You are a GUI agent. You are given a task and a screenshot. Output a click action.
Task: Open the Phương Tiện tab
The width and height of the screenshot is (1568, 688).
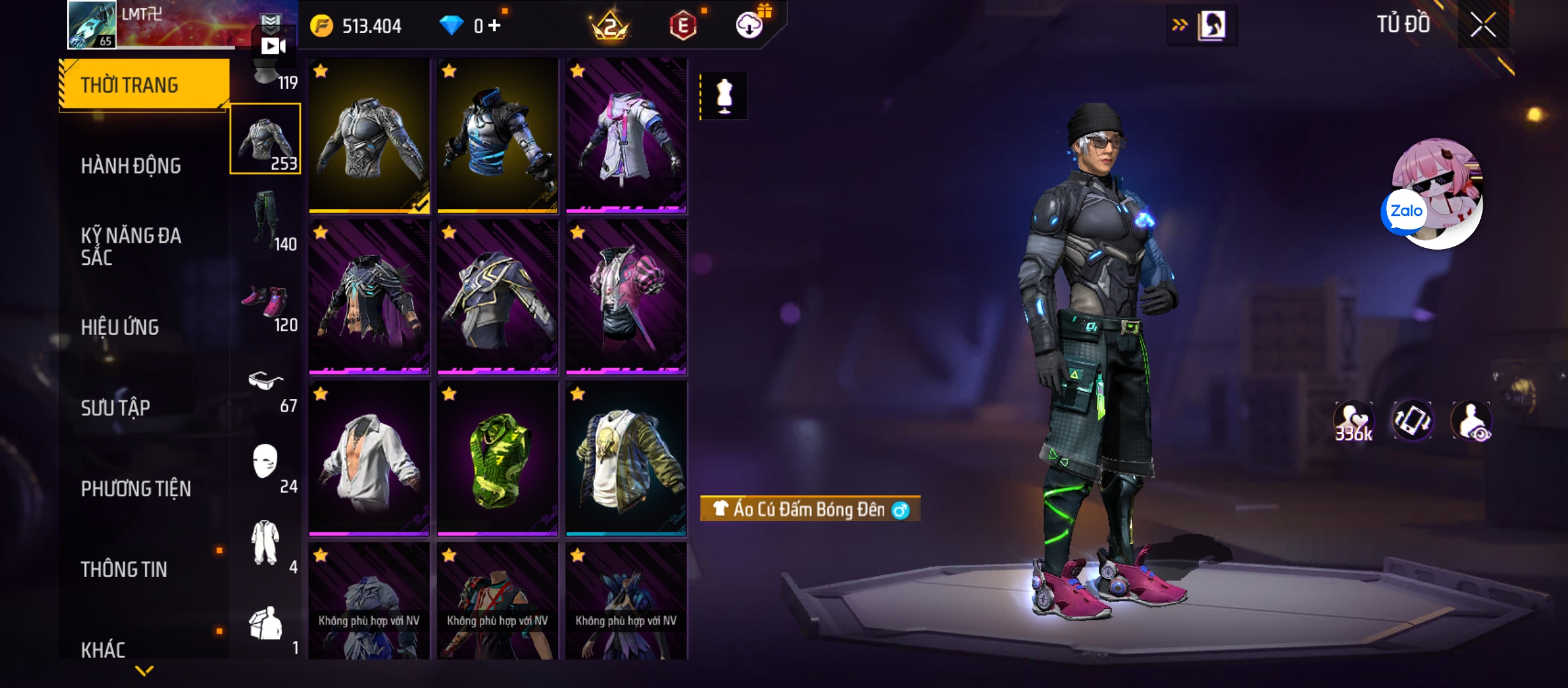[136, 489]
